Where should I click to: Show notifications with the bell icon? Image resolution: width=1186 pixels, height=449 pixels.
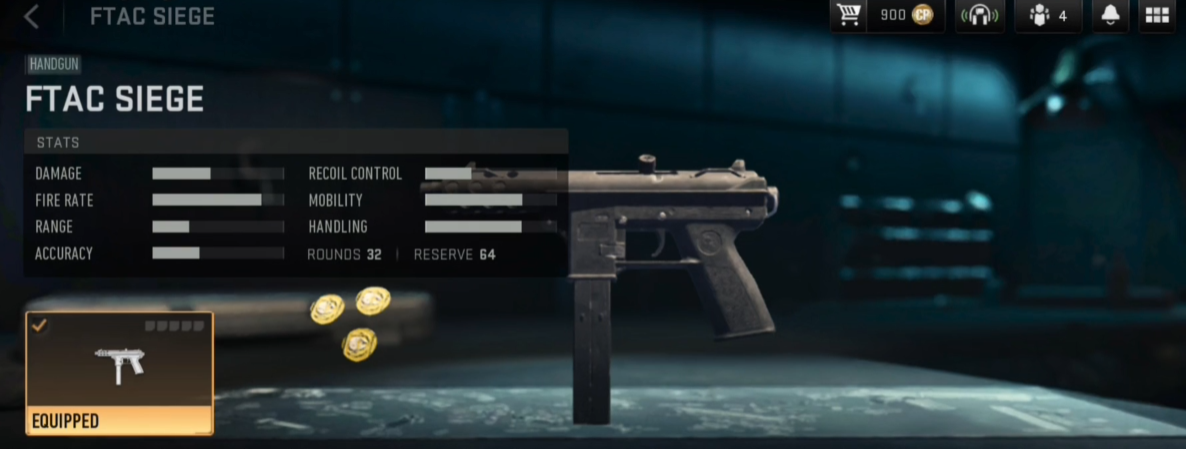point(1110,16)
